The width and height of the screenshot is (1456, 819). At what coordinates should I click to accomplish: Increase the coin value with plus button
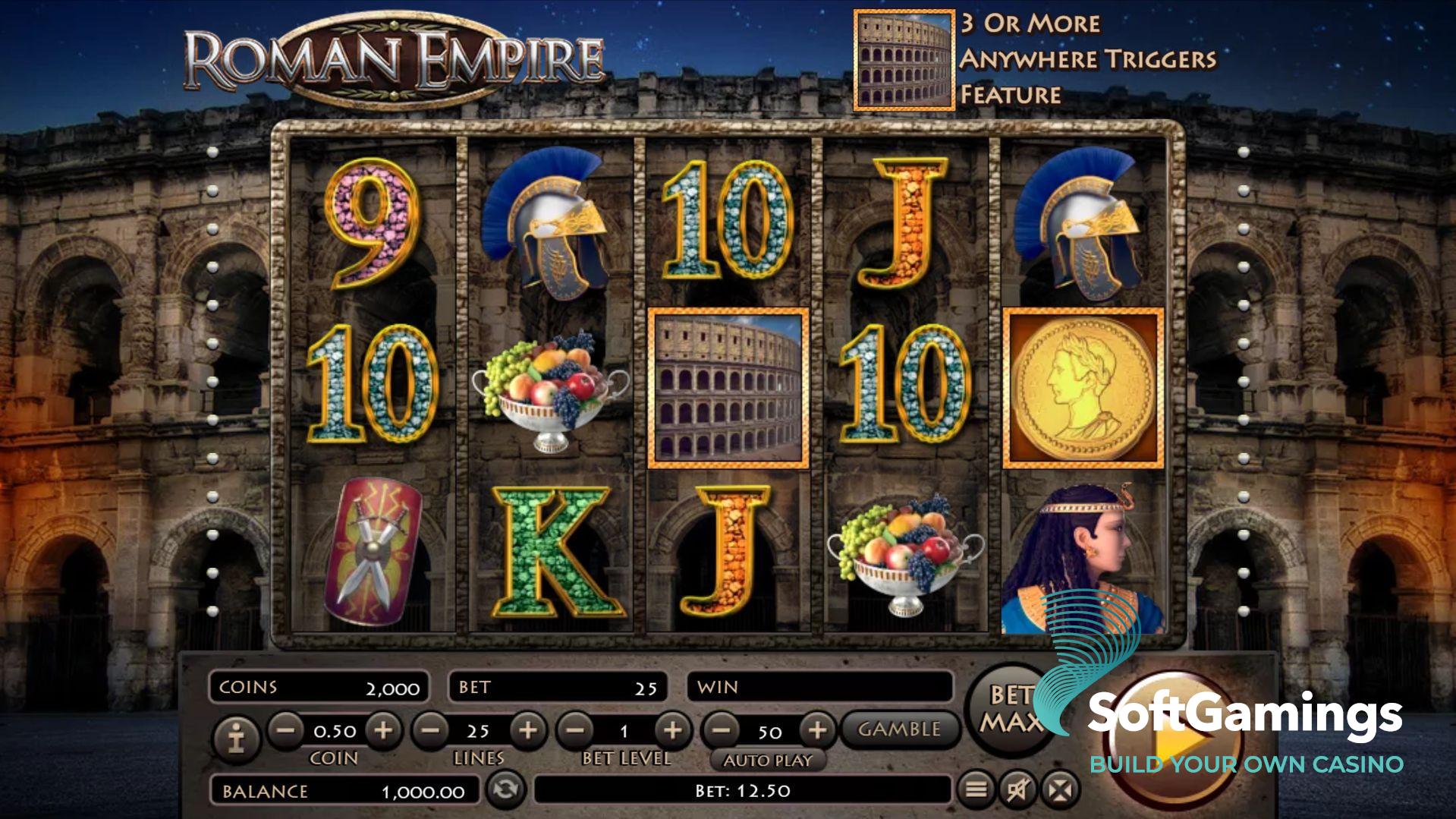[383, 729]
